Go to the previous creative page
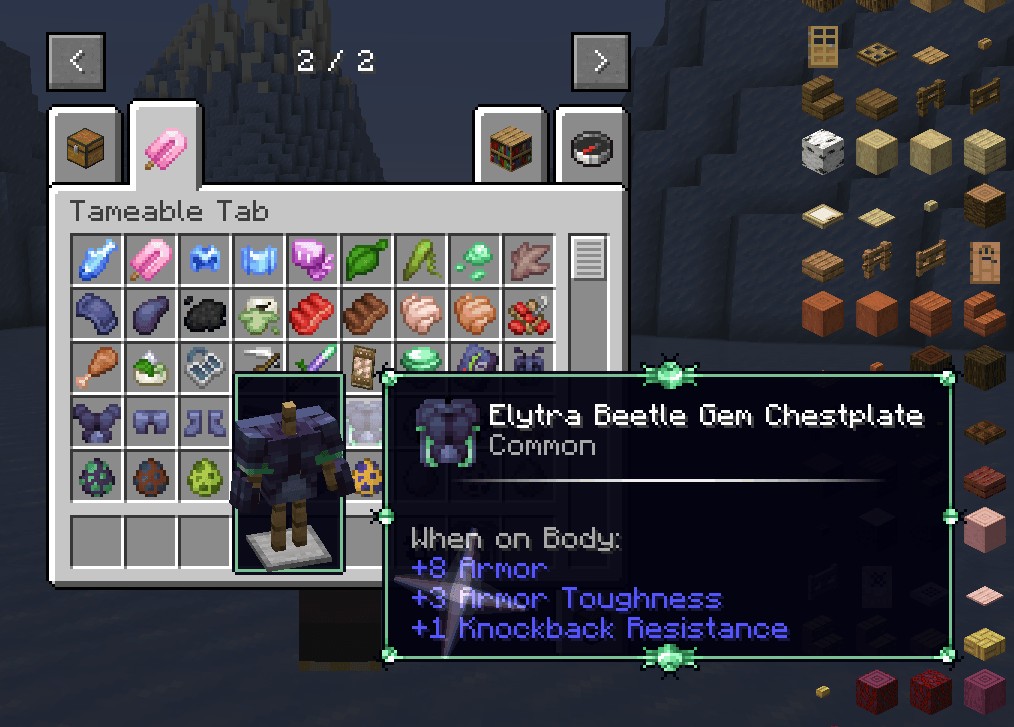The image size is (1014, 727). 77,62
